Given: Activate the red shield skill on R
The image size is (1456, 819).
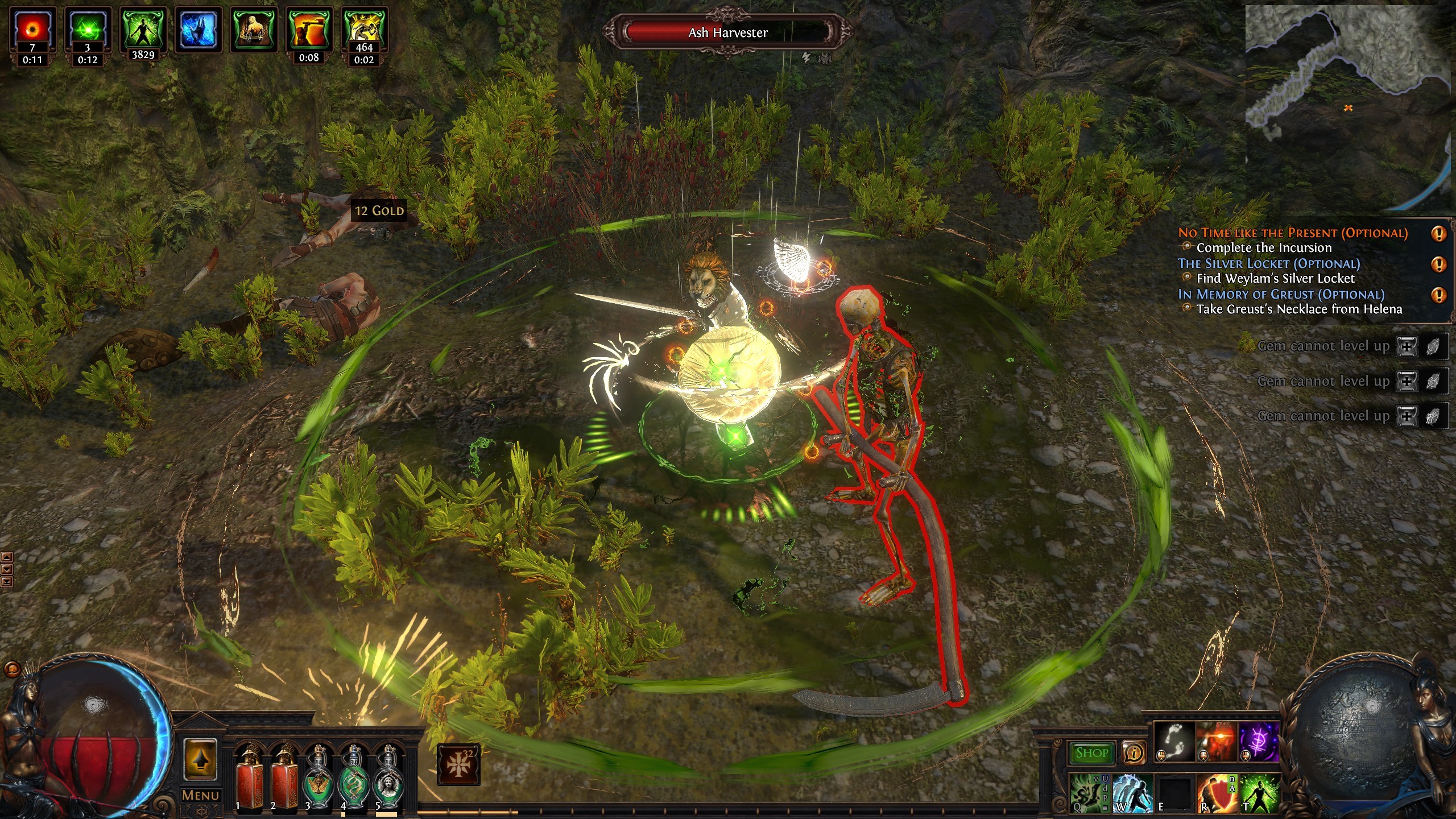Looking at the screenshot, I should pyautogui.click(x=1217, y=793).
